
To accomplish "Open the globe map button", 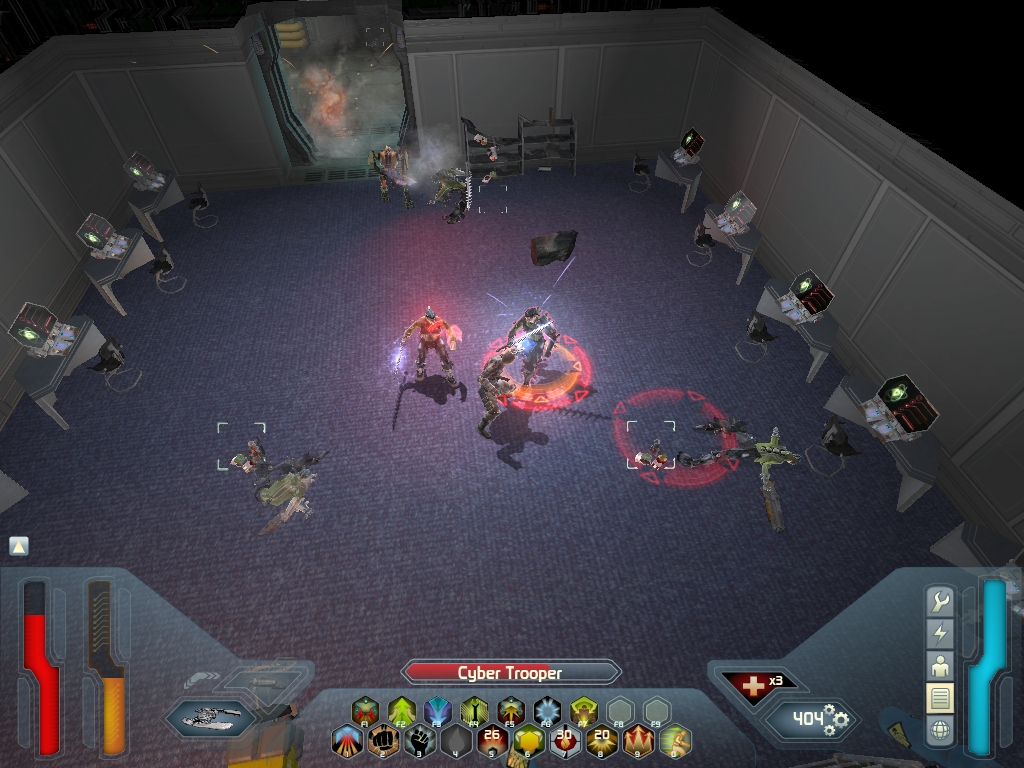I will pos(940,730).
